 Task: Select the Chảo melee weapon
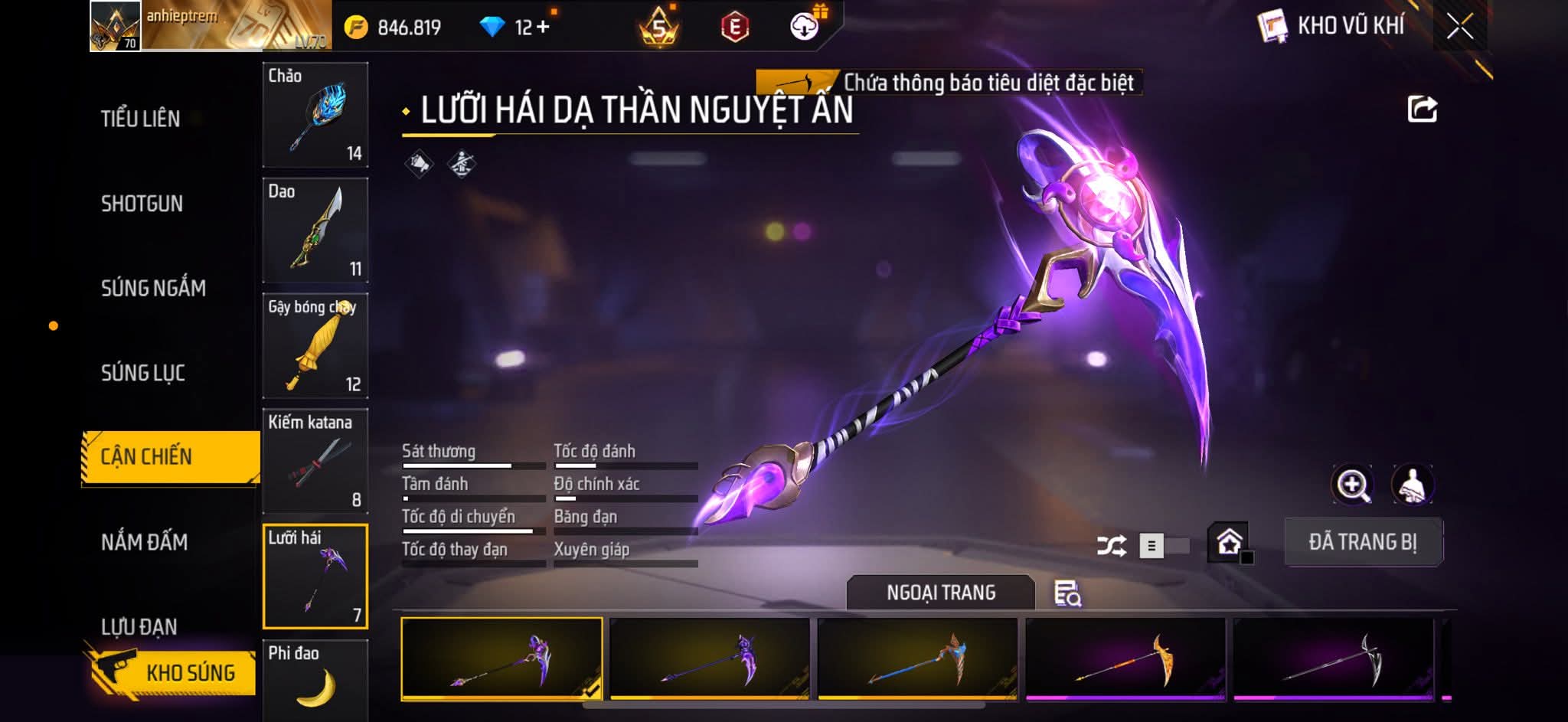tap(315, 115)
